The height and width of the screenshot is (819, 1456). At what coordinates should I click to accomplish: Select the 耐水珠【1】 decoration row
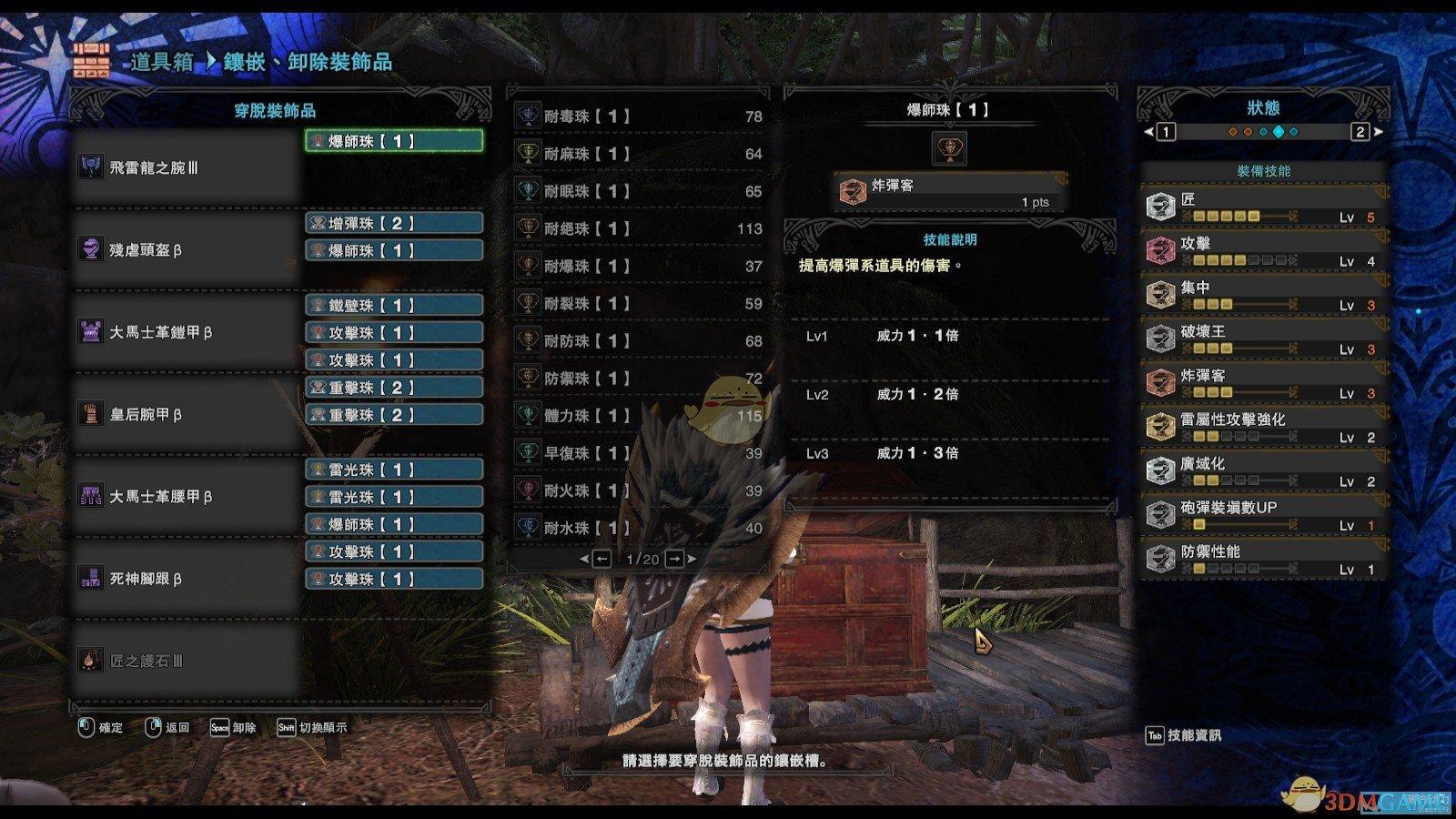(639, 527)
